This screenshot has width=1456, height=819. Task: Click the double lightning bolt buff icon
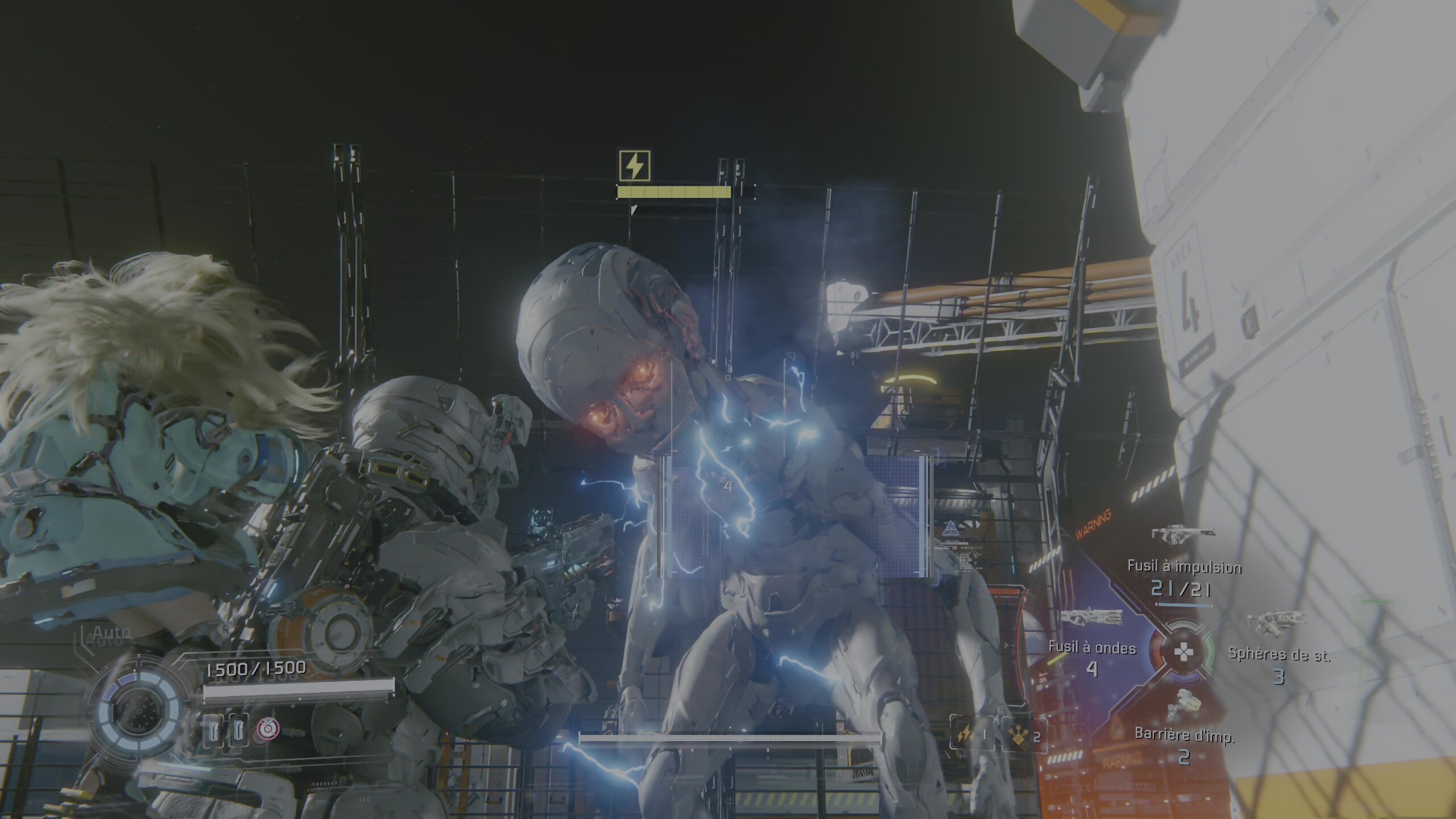965,734
